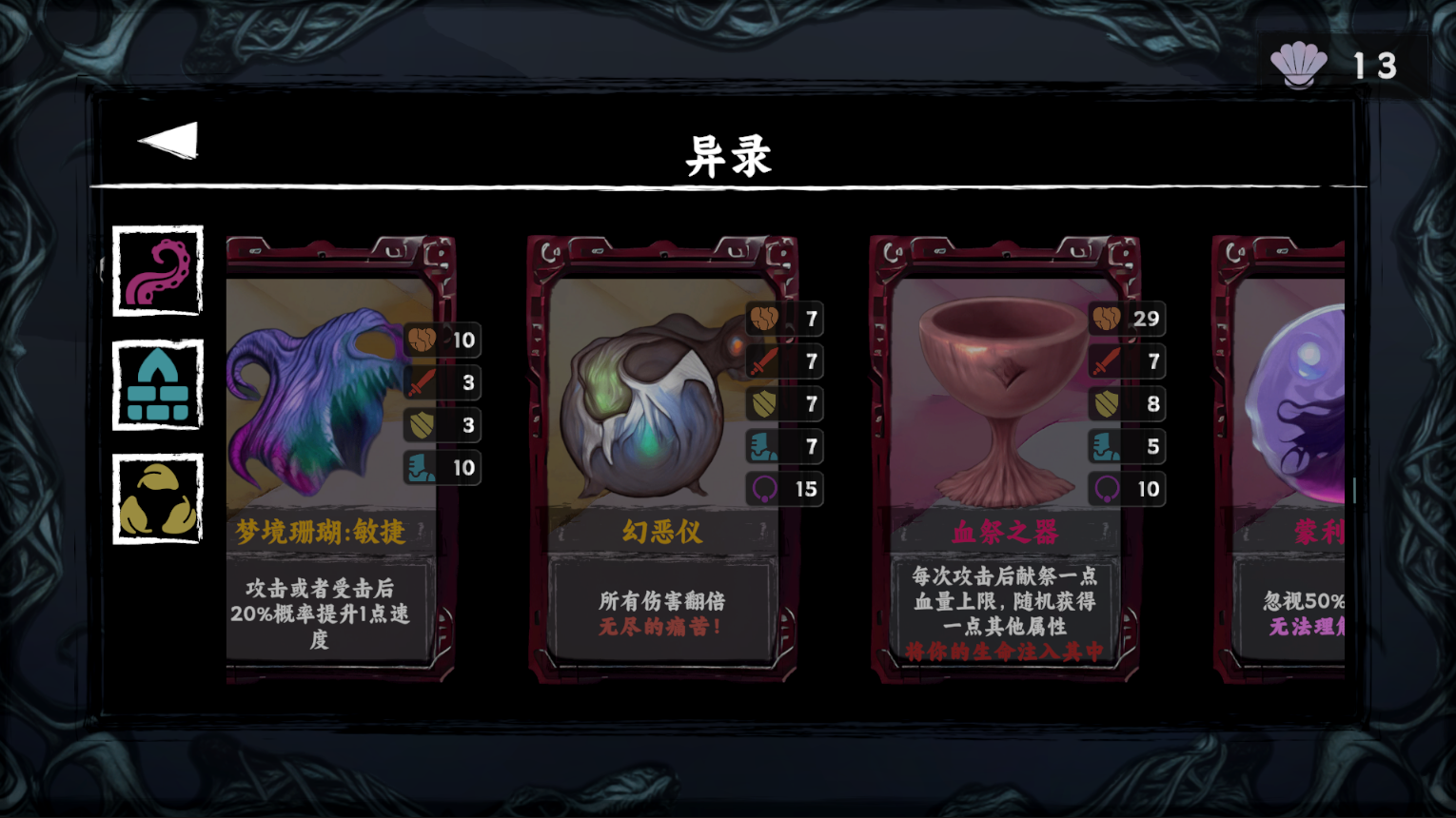
Task: Click the sword icon showing 7 on 幻恶仪 card
Action: (763, 362)
